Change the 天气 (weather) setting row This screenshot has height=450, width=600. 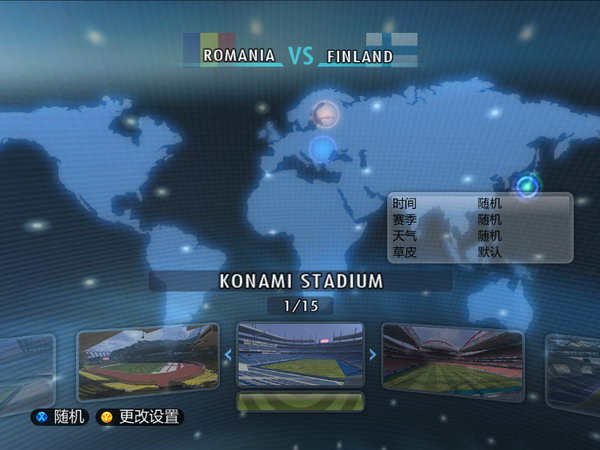point(479,236)
